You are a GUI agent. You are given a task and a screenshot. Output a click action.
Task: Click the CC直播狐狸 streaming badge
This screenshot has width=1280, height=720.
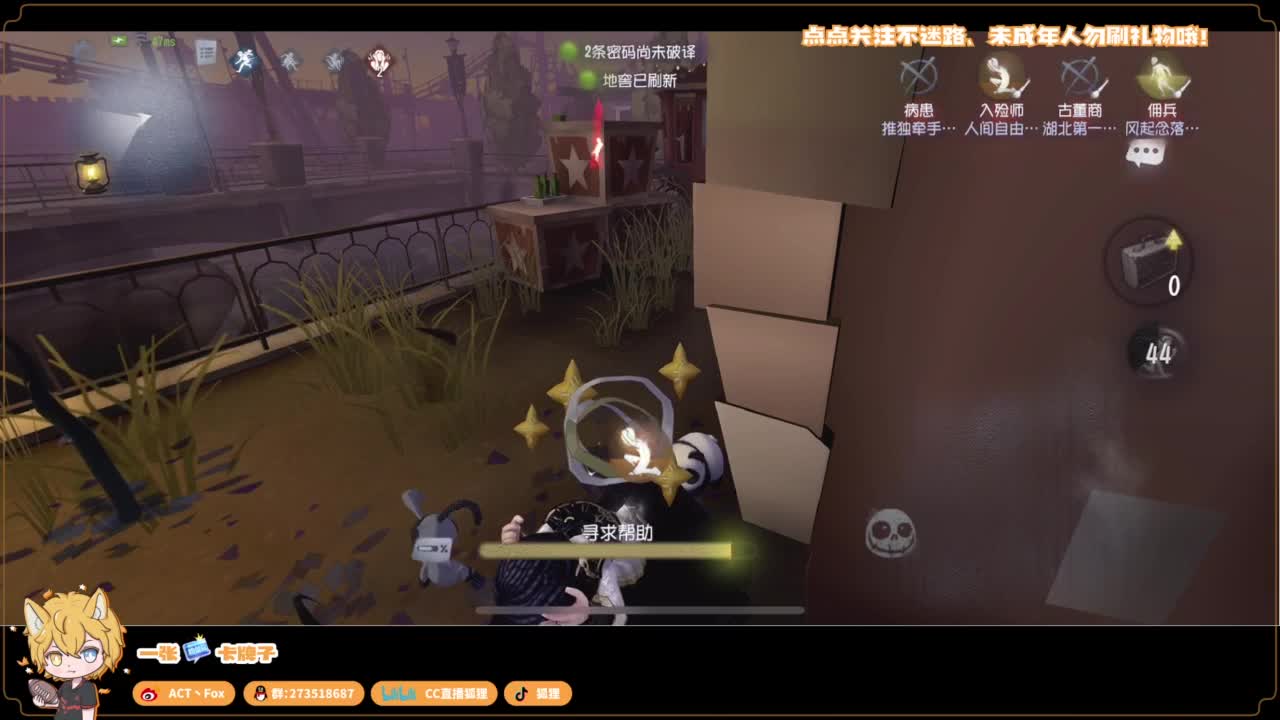(x=434, y=693)
